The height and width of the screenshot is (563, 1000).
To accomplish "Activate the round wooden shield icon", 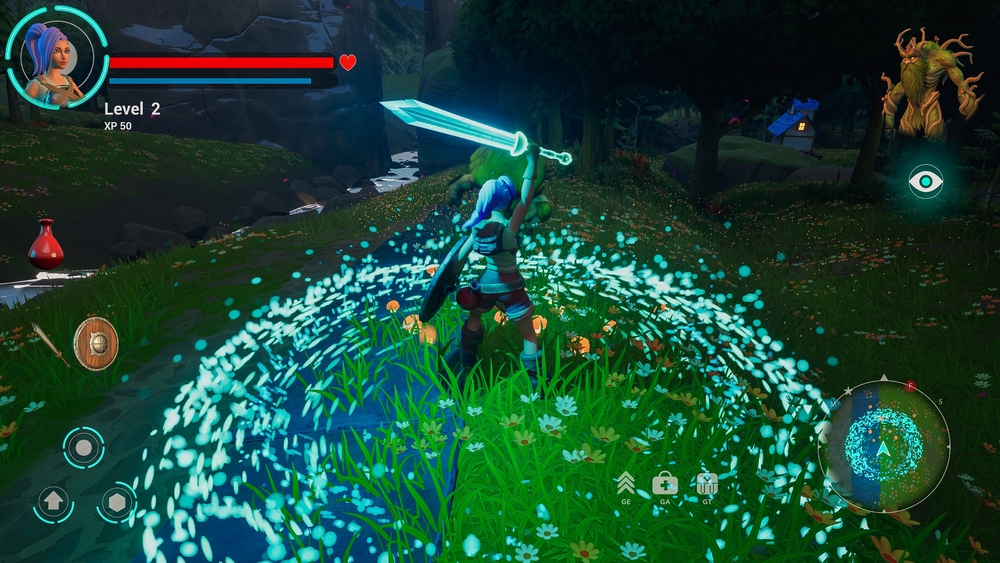I will 96,343.
